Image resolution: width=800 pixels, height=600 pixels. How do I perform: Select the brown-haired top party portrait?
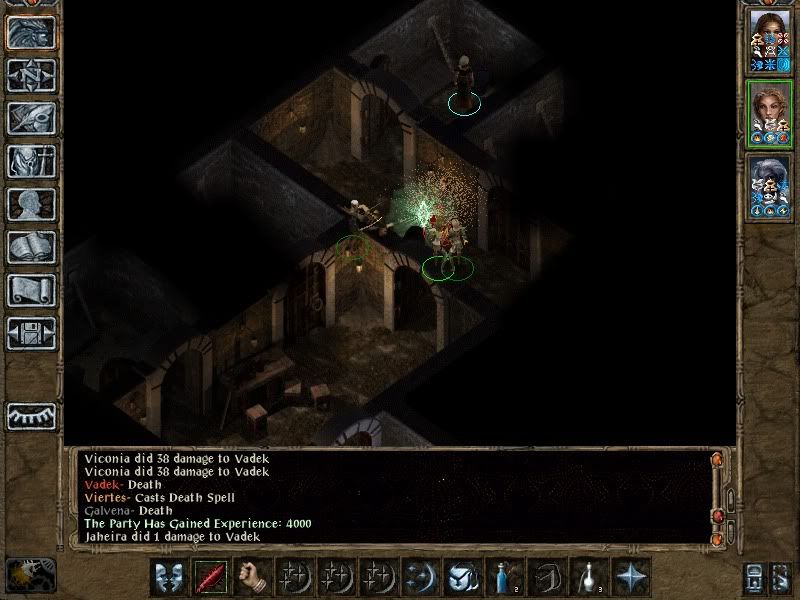point(770,39)
